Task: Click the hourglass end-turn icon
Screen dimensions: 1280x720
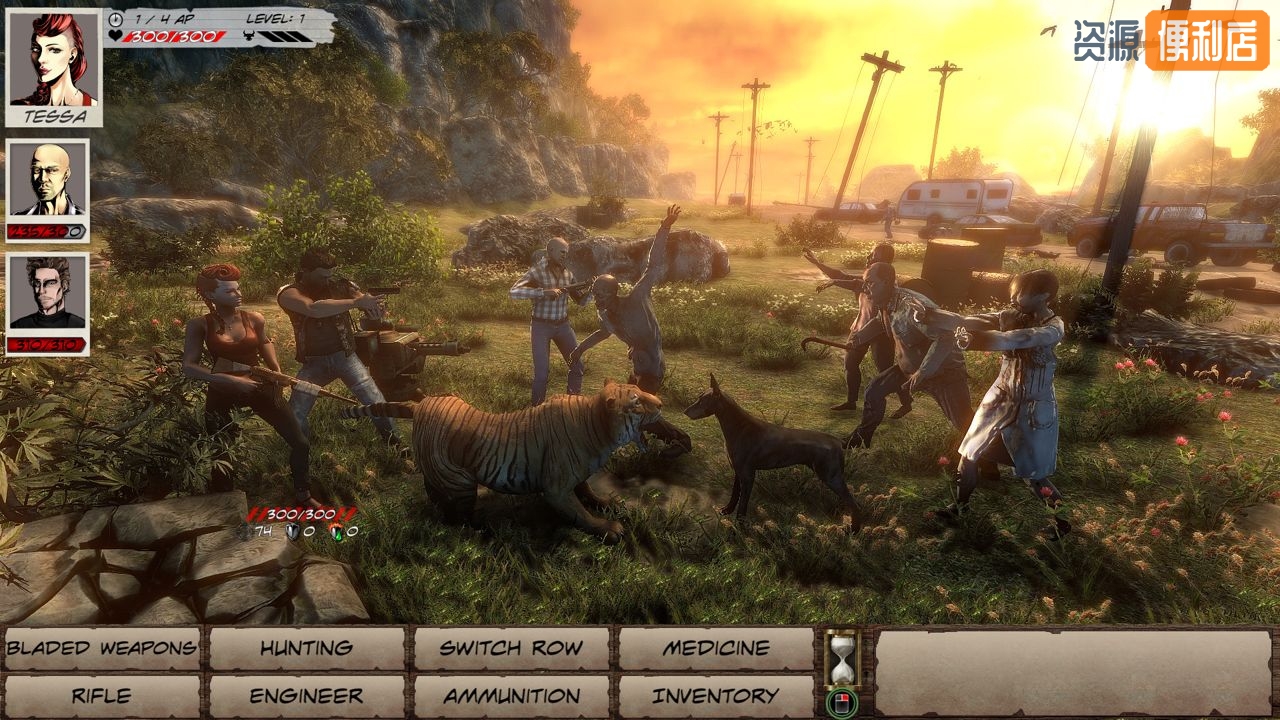Action: [x=843, y=657]
